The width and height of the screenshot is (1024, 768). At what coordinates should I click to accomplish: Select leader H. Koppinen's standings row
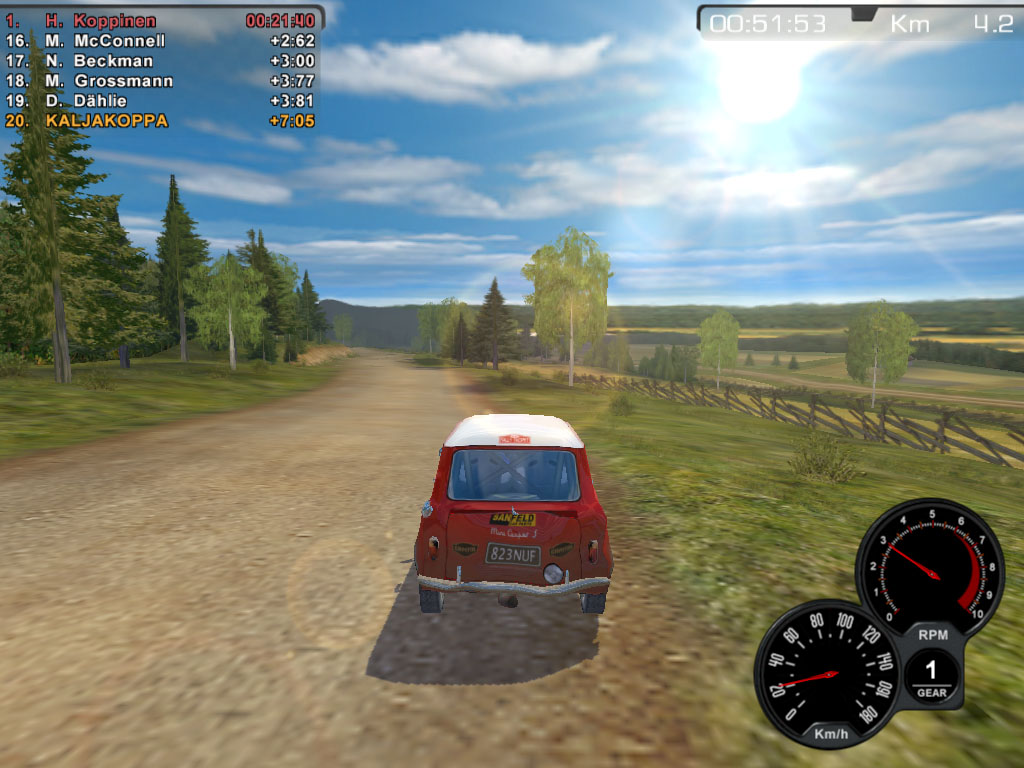tap(160, 21)
